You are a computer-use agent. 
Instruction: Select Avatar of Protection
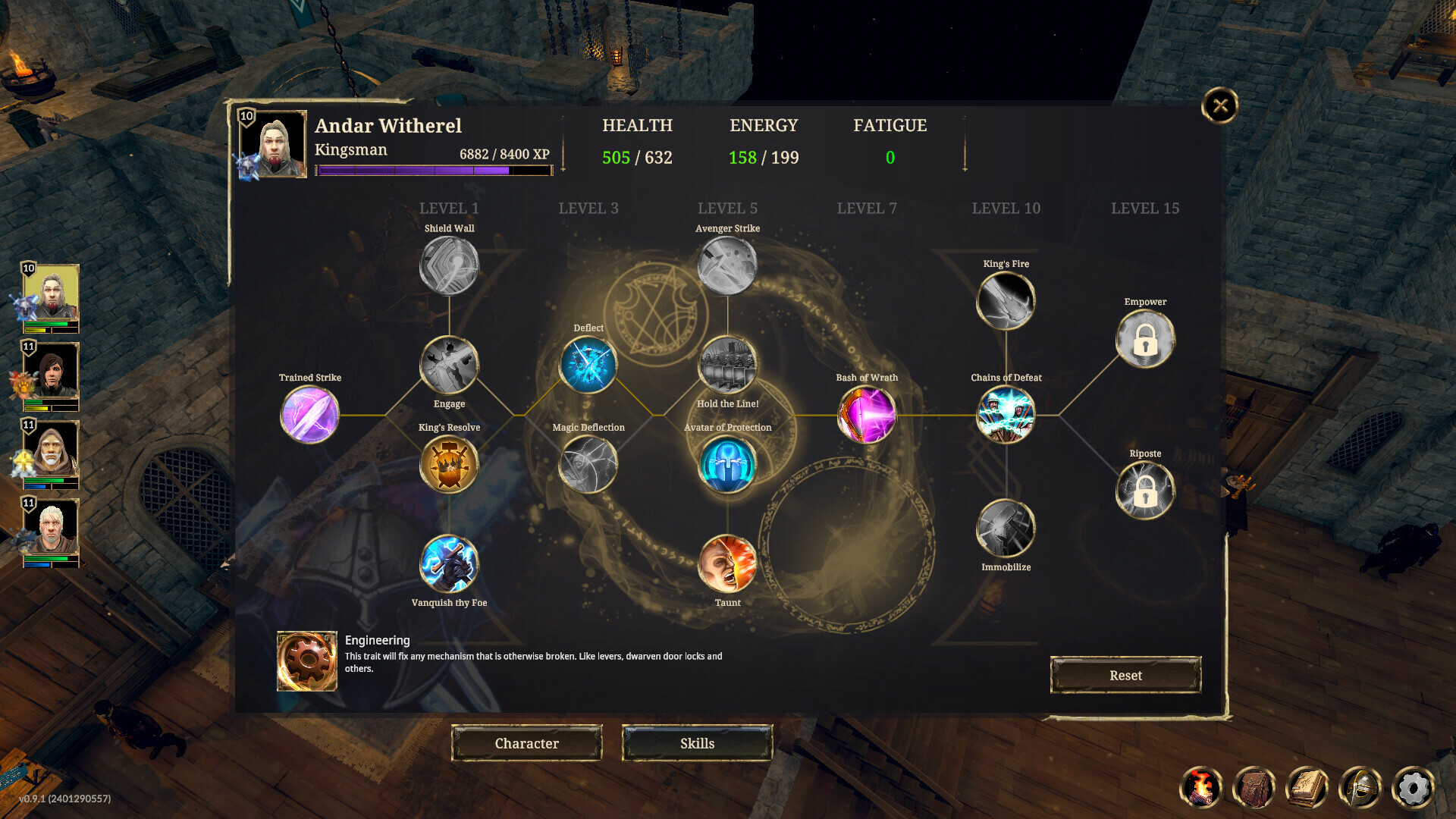pos(727,465)
